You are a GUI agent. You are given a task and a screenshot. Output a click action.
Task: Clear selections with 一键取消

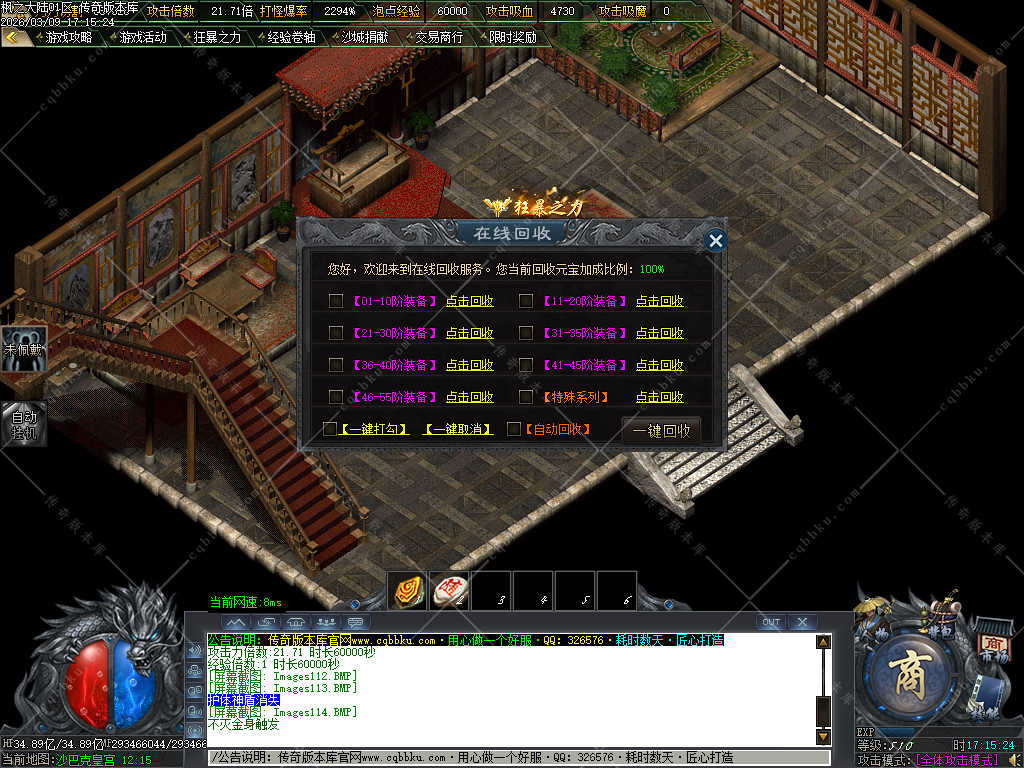(458, 429)
